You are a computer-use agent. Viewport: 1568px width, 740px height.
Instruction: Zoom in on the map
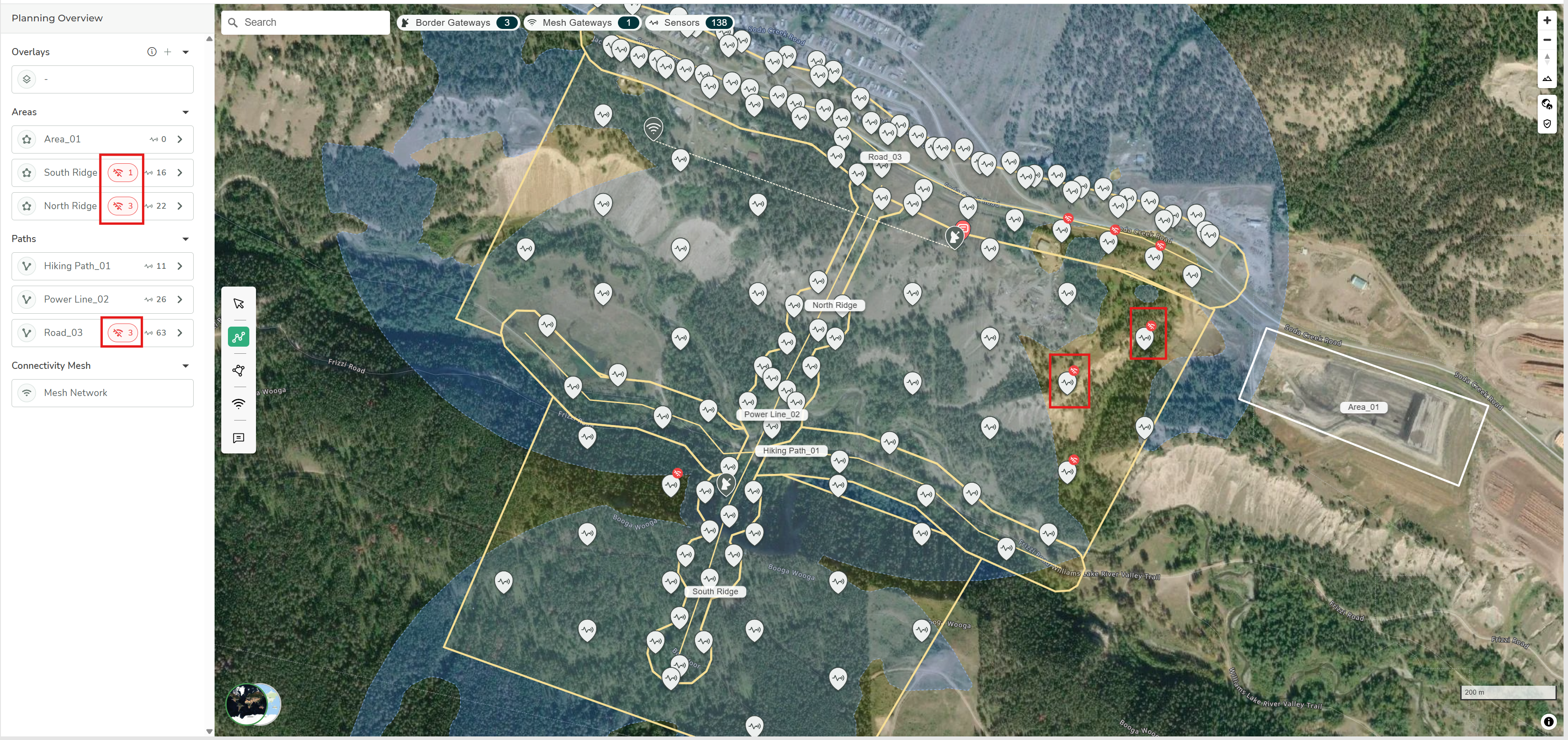tap(1547, 20)
